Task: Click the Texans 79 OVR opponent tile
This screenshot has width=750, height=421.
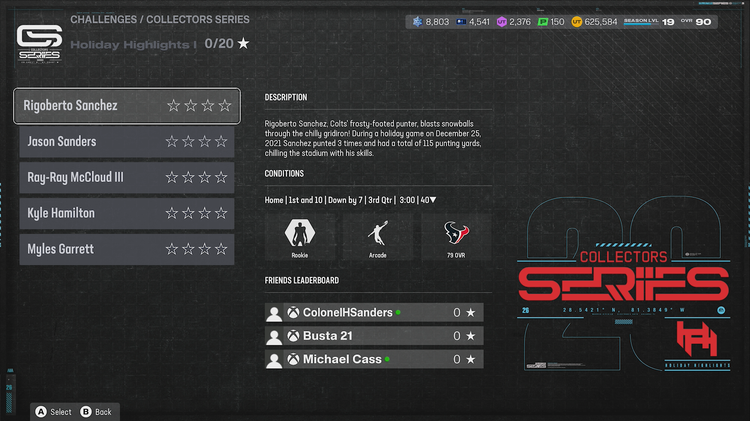Action: pos(456,238)
